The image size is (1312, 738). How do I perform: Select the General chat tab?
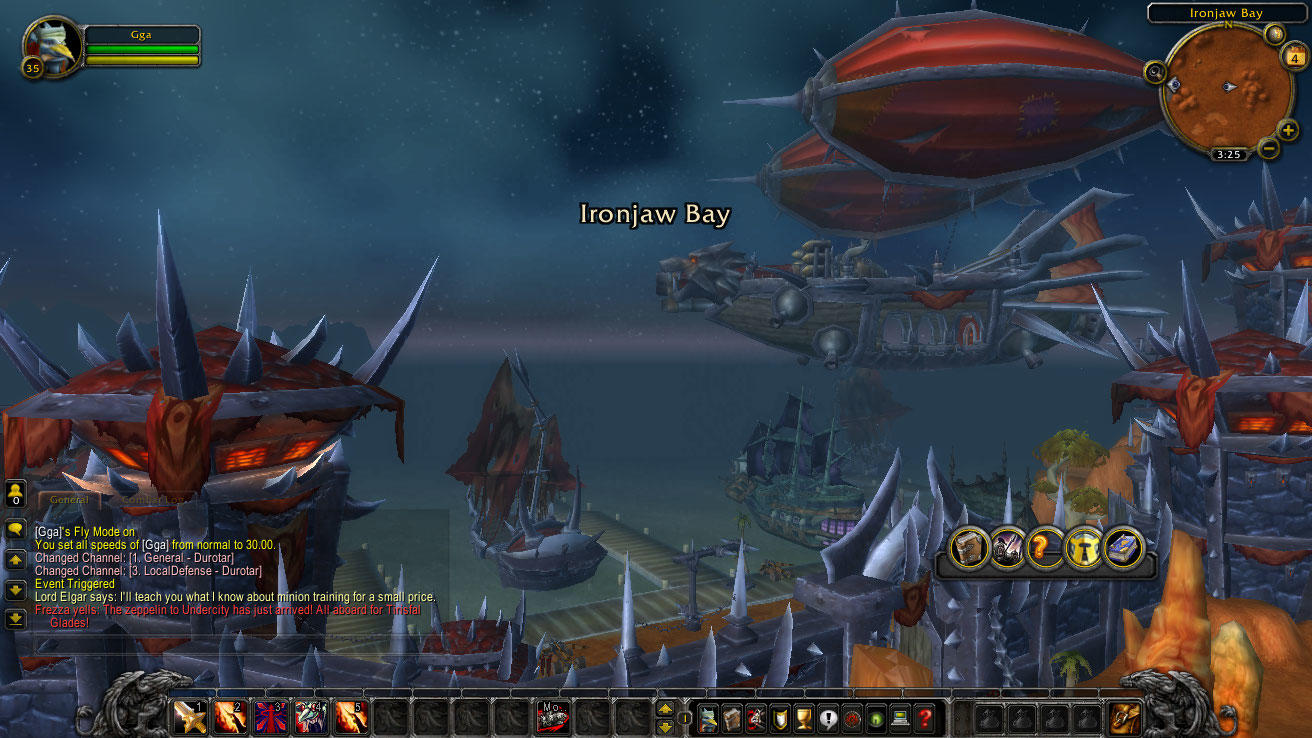click(67, 499)
